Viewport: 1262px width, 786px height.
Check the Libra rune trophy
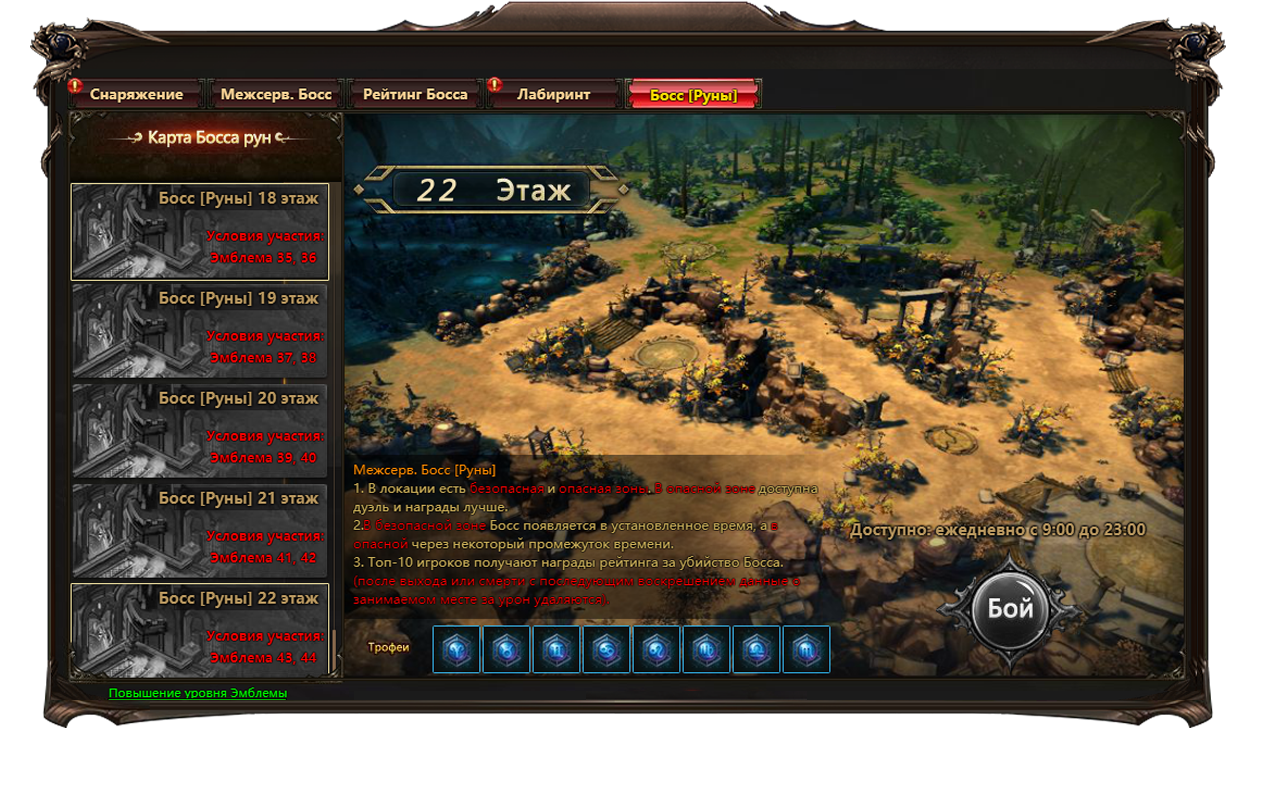(757, 649)
